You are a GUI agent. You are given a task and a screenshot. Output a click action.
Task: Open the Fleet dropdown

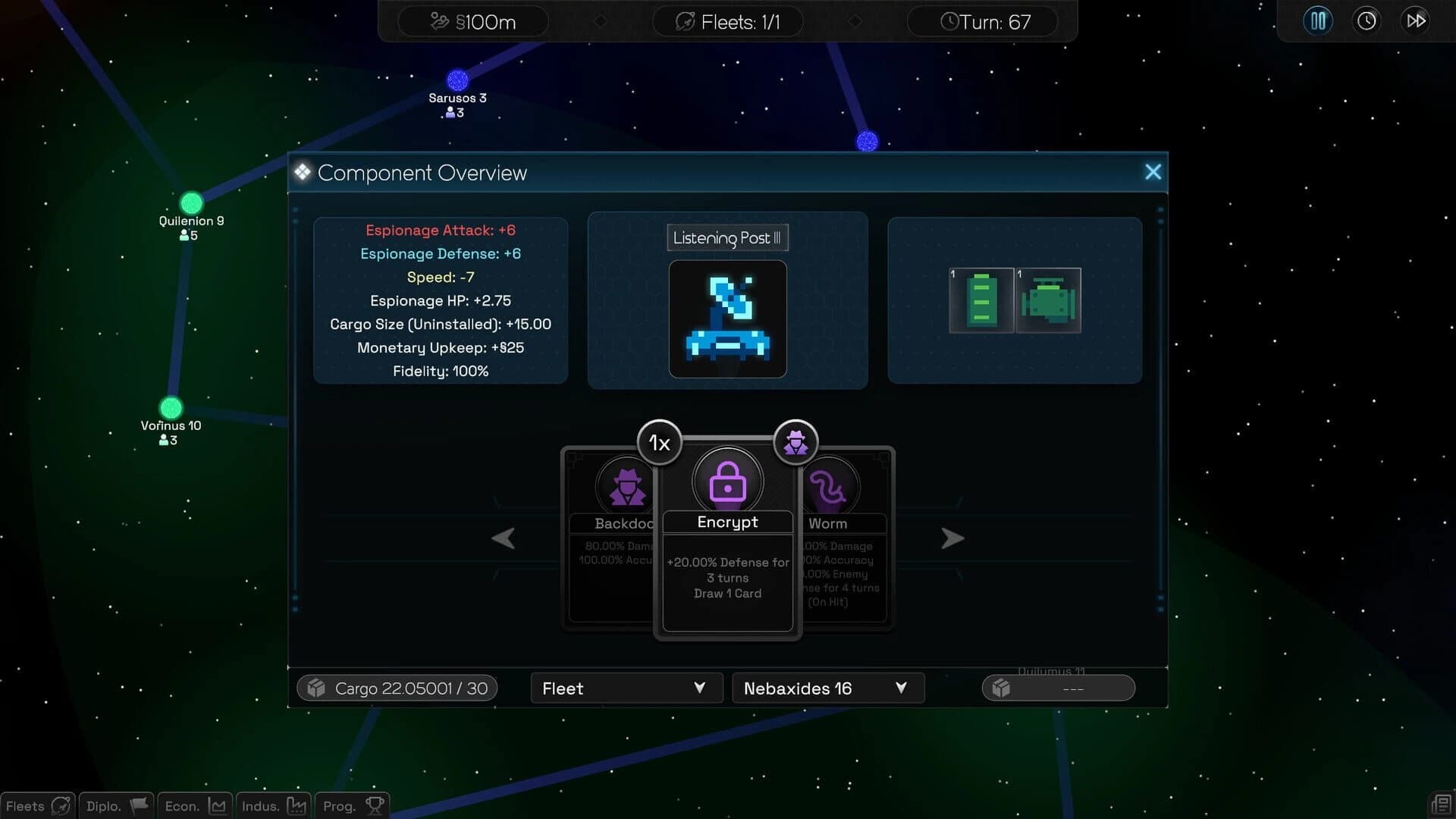[x=626, y=688]
